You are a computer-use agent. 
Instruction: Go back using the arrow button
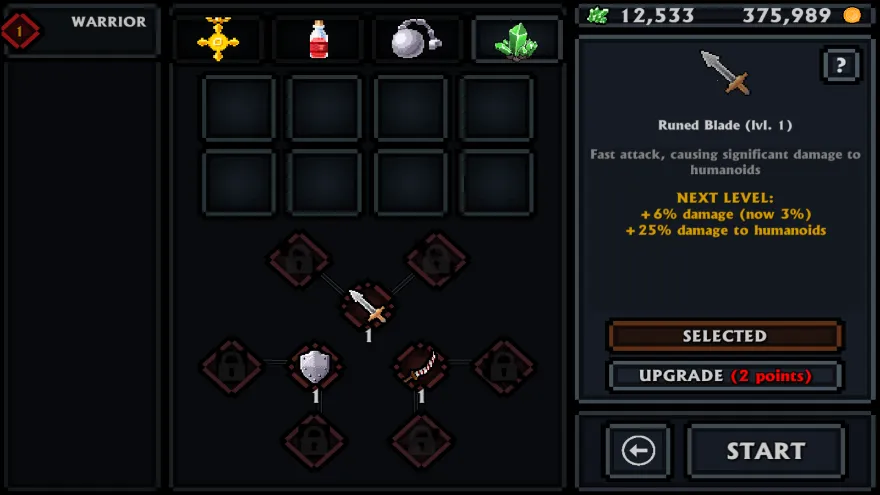tap(638, 451)
